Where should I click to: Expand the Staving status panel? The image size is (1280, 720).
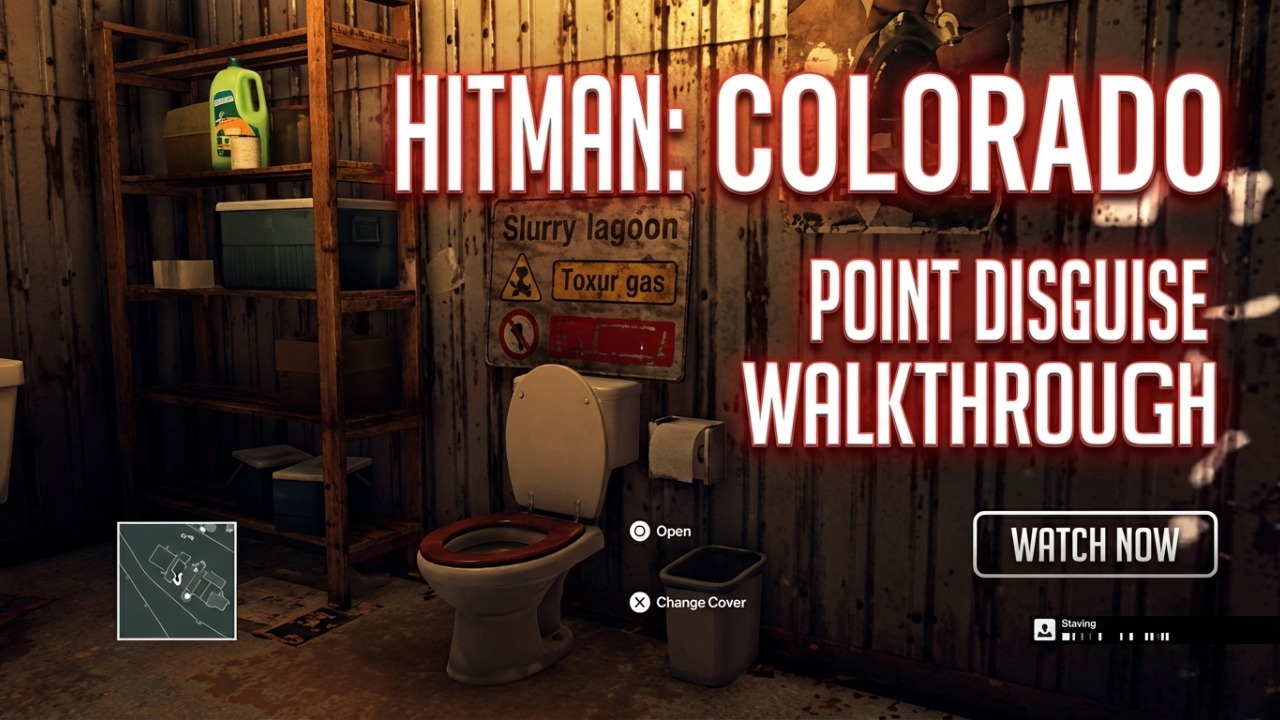(x=1110, y=628)
